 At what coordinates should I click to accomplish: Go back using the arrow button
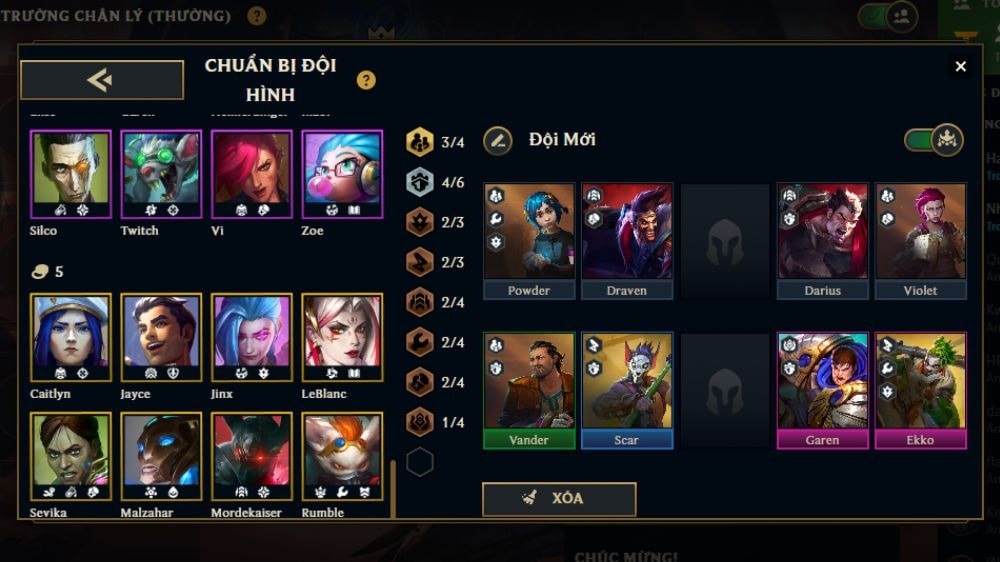[102, 80]
